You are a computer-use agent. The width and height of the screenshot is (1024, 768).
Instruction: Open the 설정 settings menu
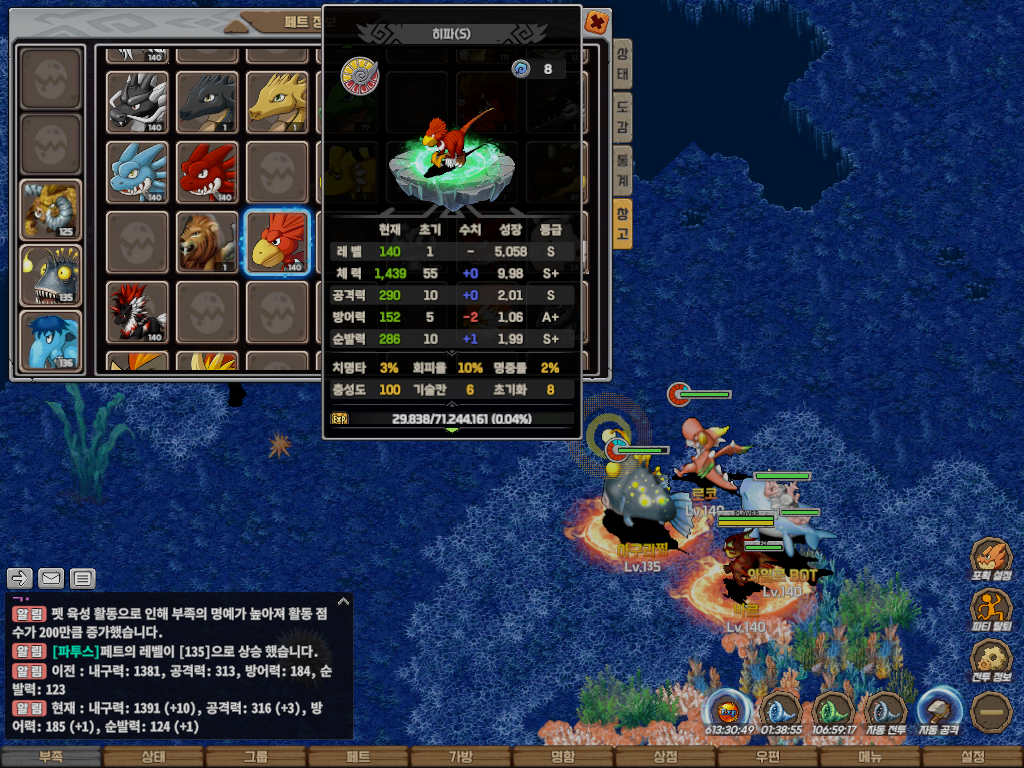[972, 757]
